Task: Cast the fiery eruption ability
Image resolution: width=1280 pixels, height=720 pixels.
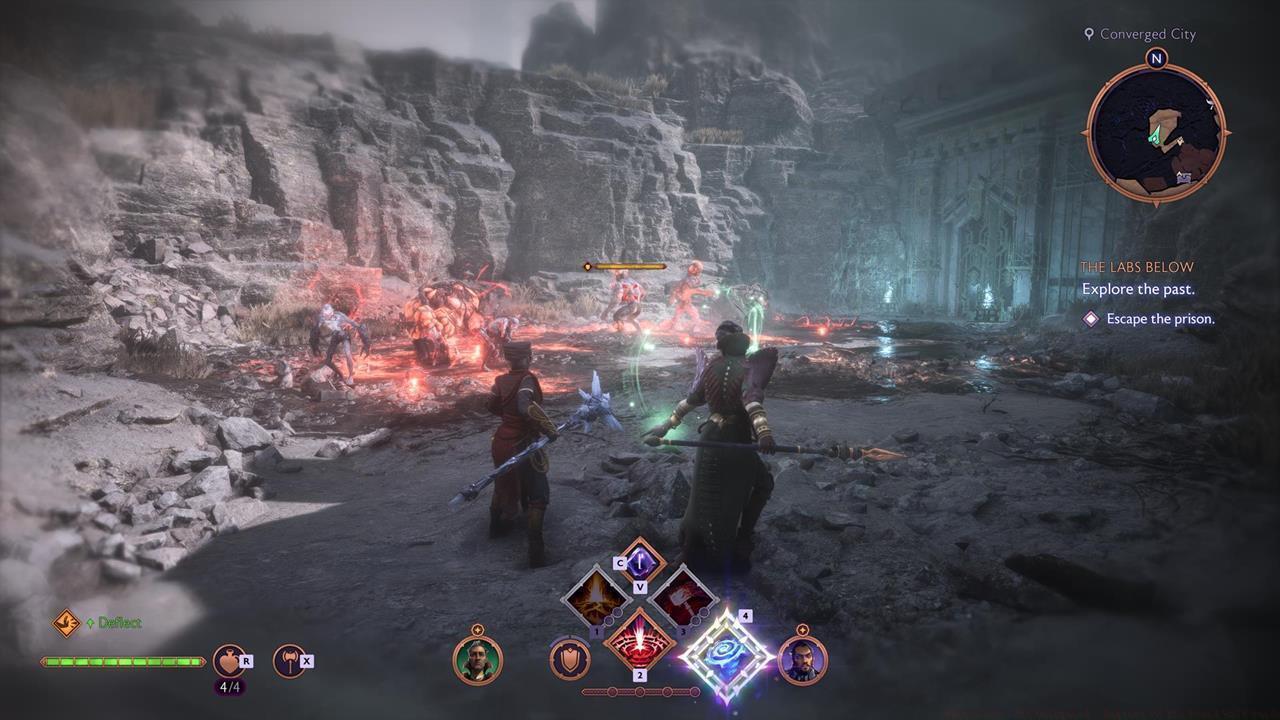Action: pos(596,597)
